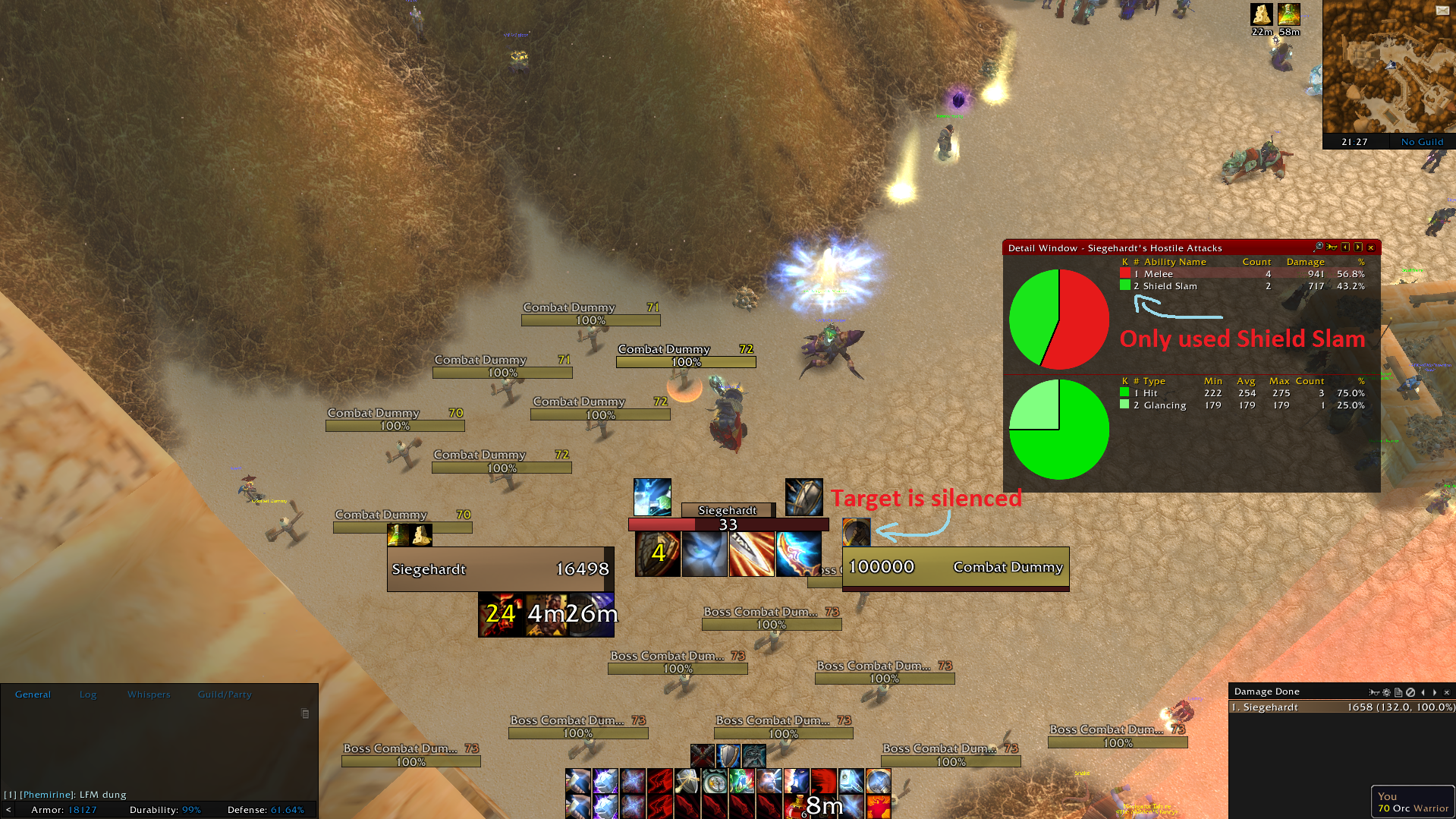The image size is (1456, 819).
Task: Switch to Defensive Stance shield icon
Action: point(728,755)
